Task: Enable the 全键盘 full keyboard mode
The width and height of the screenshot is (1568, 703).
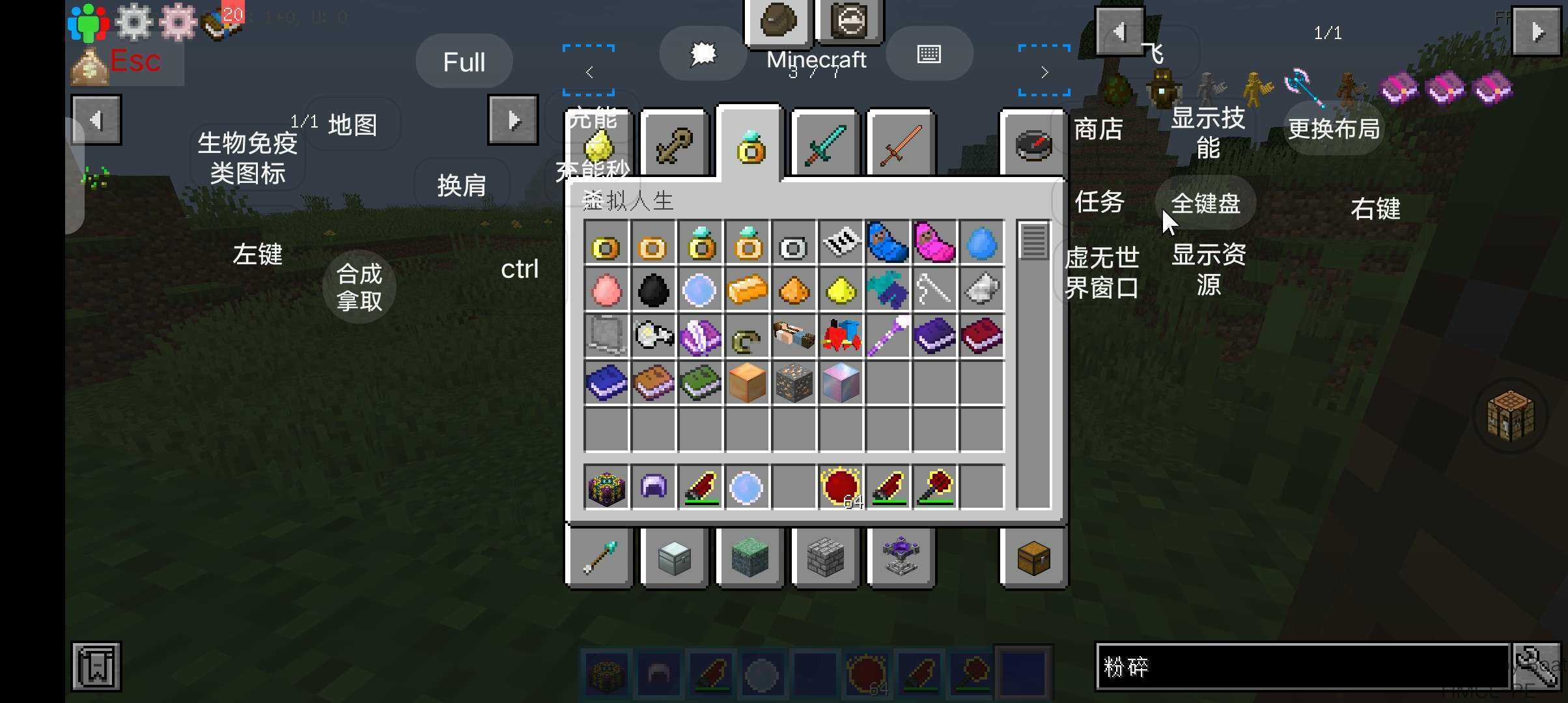Action: click(x=1205, y=203)
